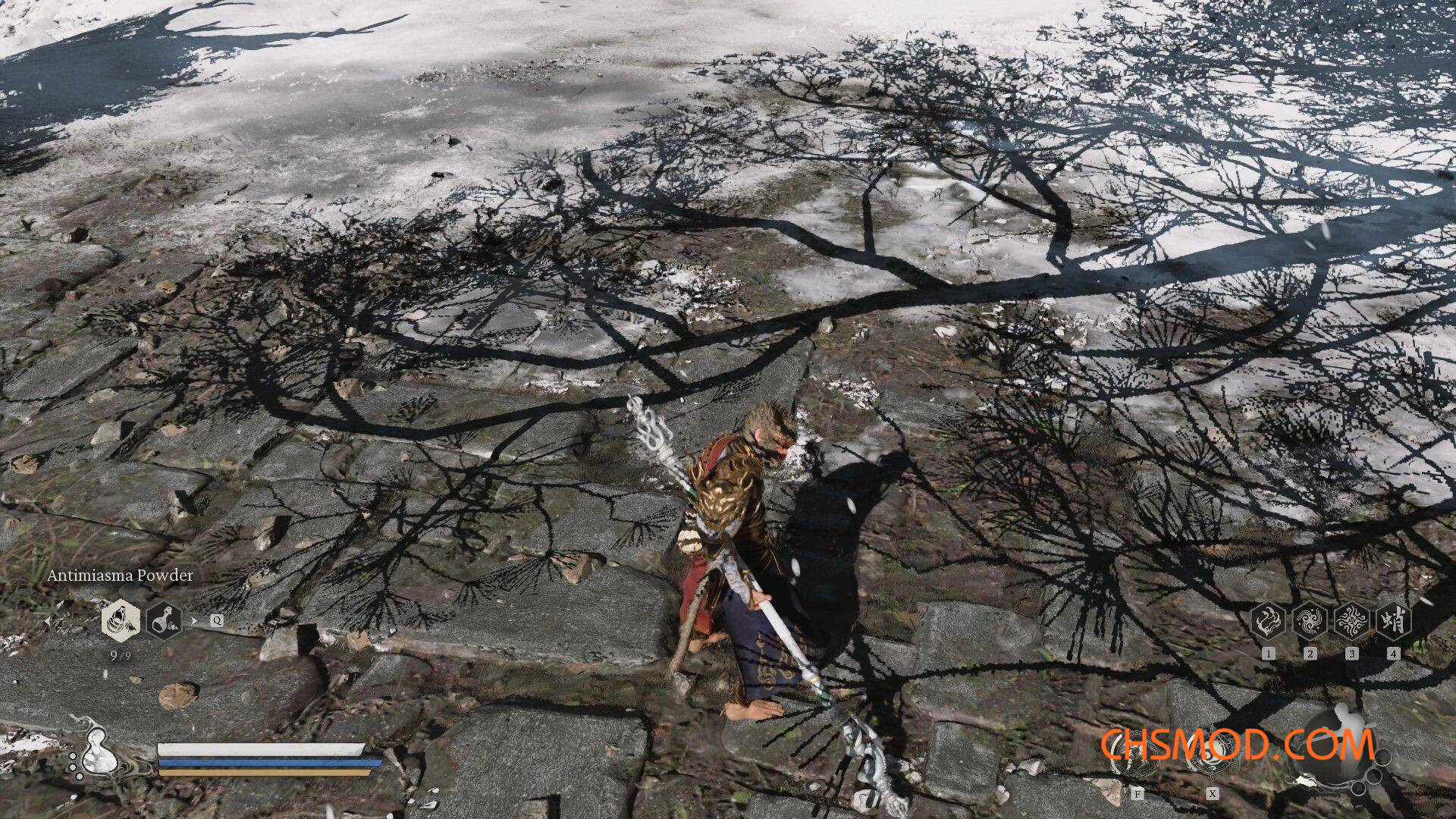Click the Chinese character spell icon above key 4
The width and height of the screenshot is (1456, 819).
[1393, 621]
